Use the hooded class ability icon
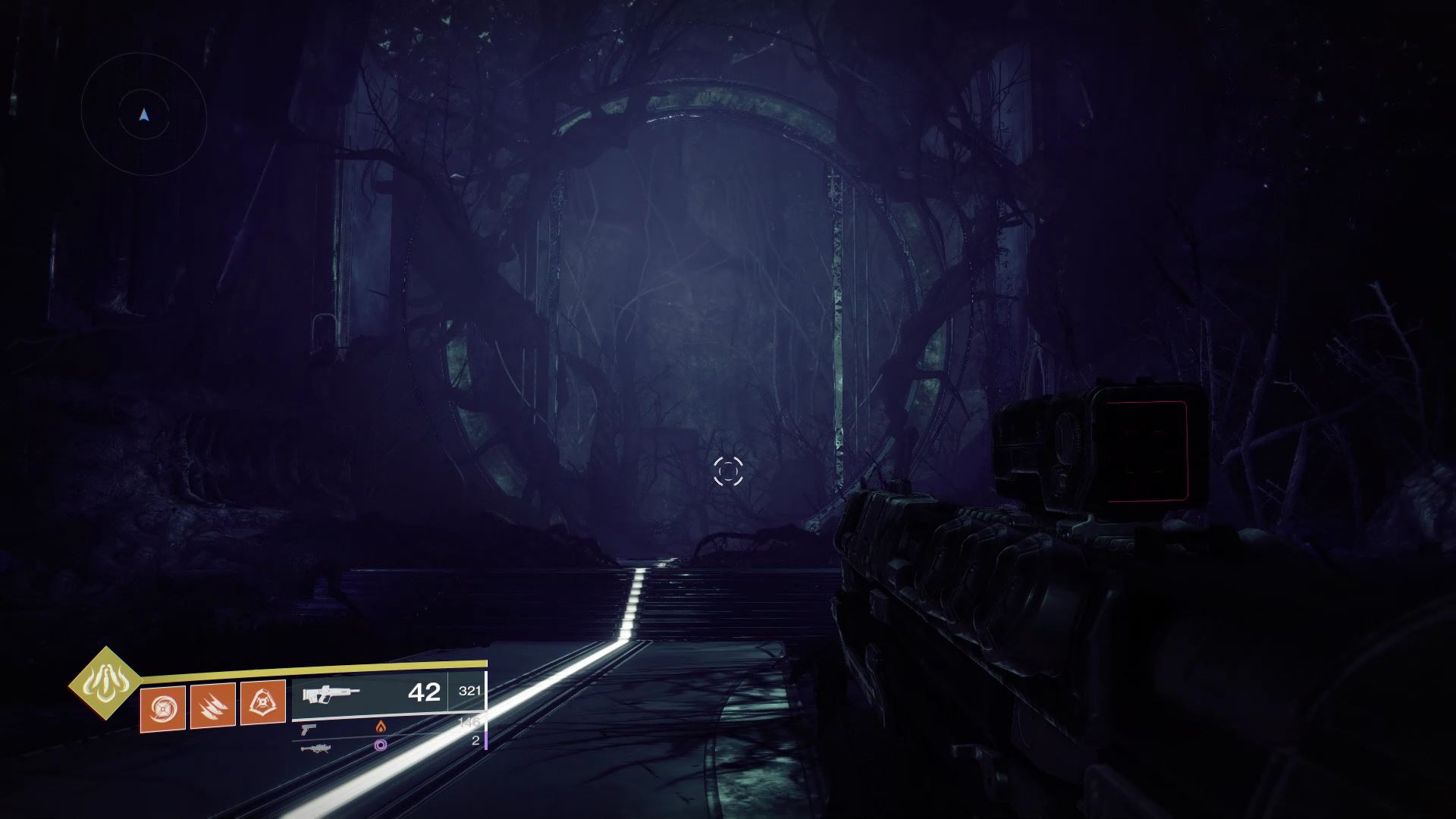The height and width of the screenshot is (819, 1456). click(x=262, y=702)
